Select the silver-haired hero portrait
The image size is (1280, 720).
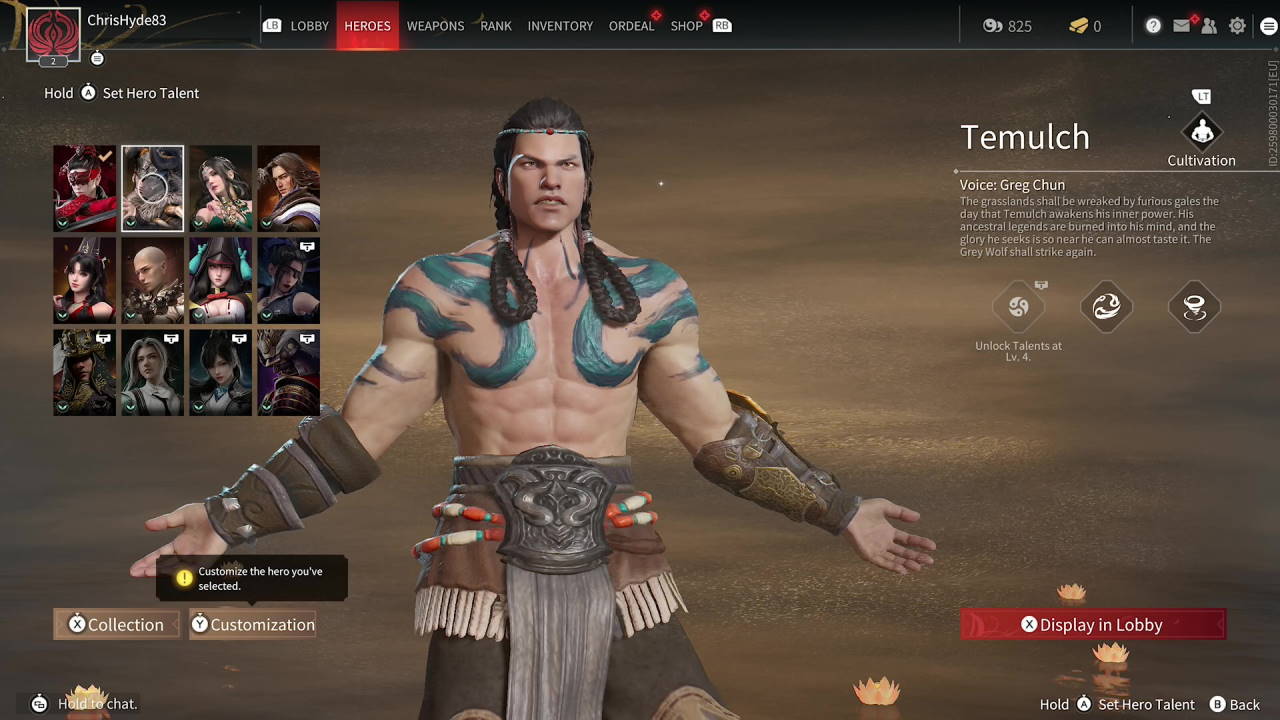tap(152, 372)
